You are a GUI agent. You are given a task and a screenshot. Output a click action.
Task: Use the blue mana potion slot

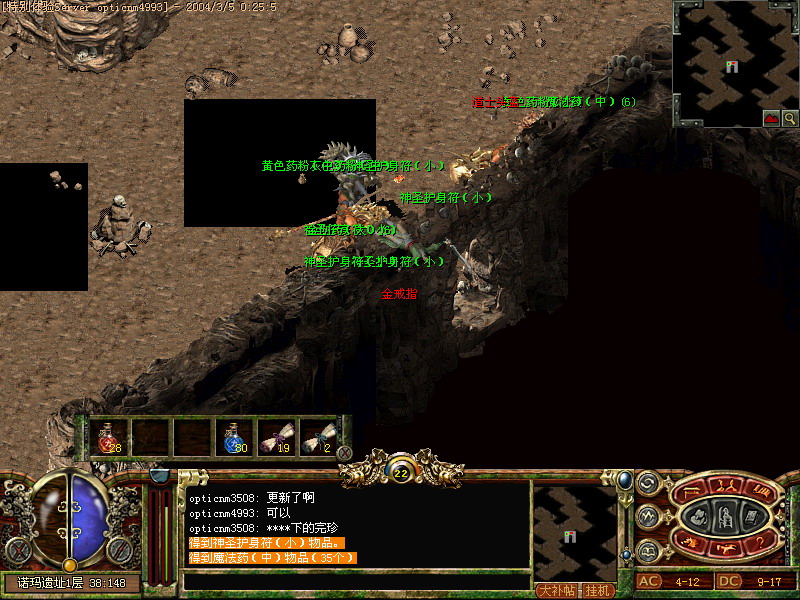click(235, 437)
